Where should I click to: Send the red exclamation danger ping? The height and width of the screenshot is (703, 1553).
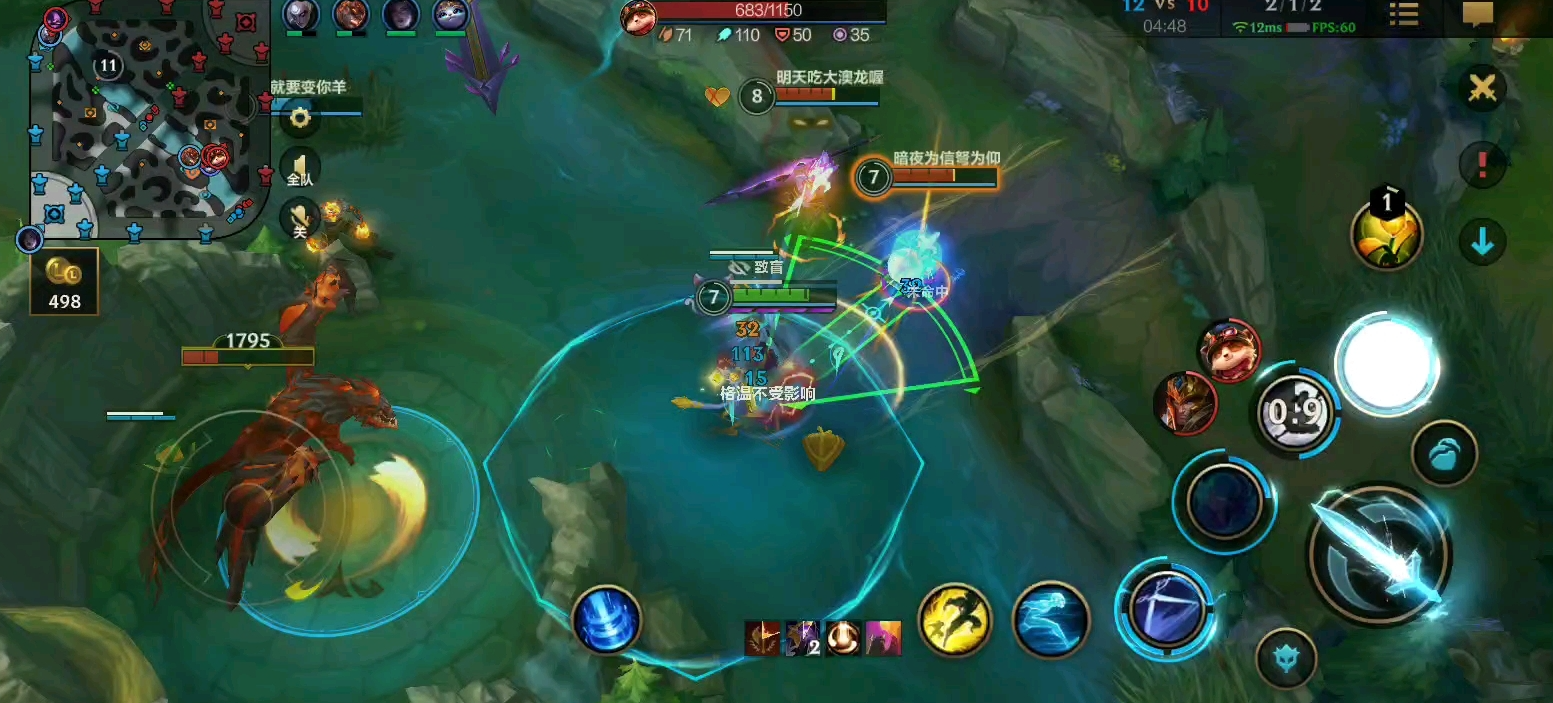1482,165
